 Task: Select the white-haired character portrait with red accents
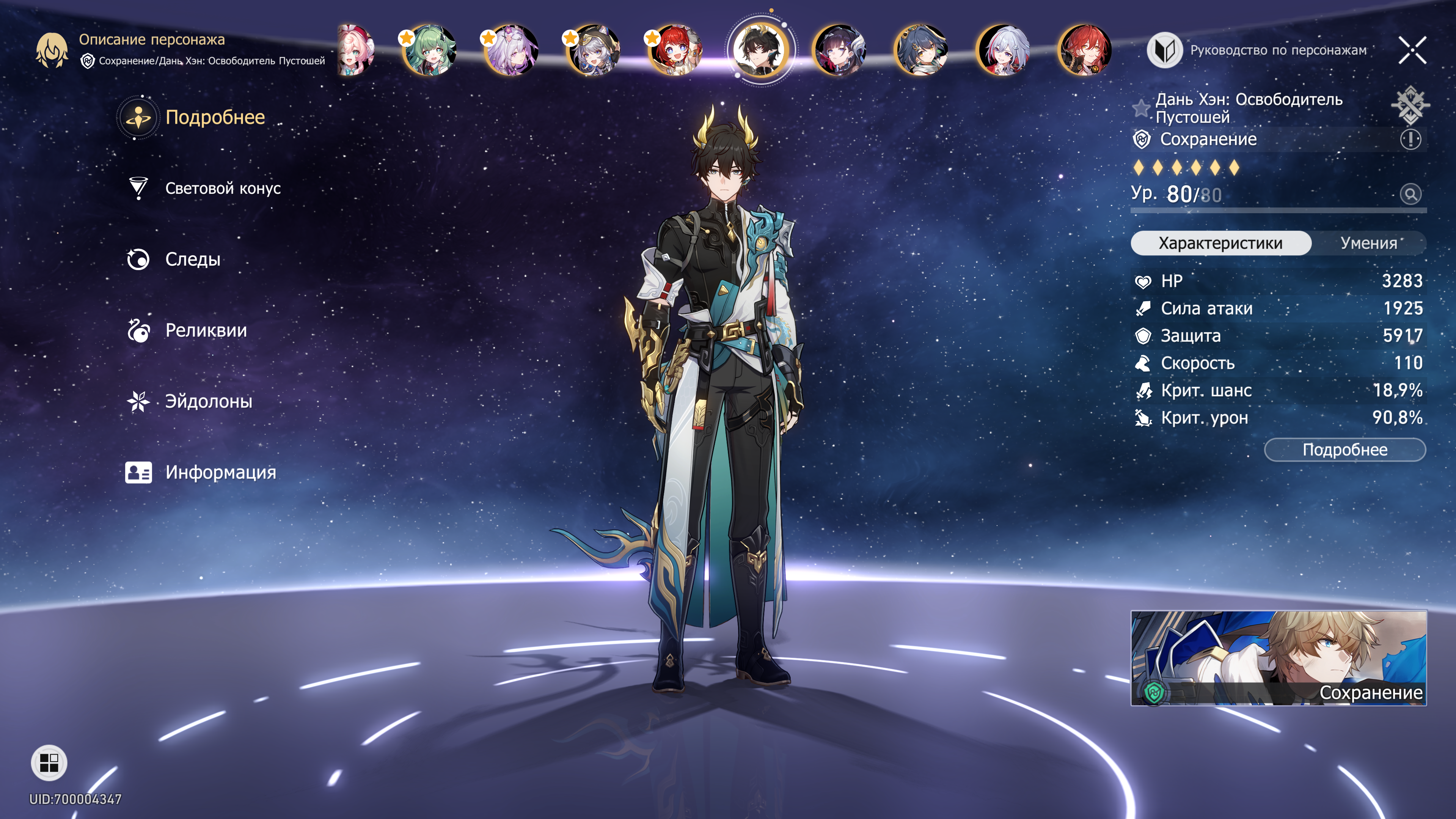pyautogui.click(x=1003, y=50)
